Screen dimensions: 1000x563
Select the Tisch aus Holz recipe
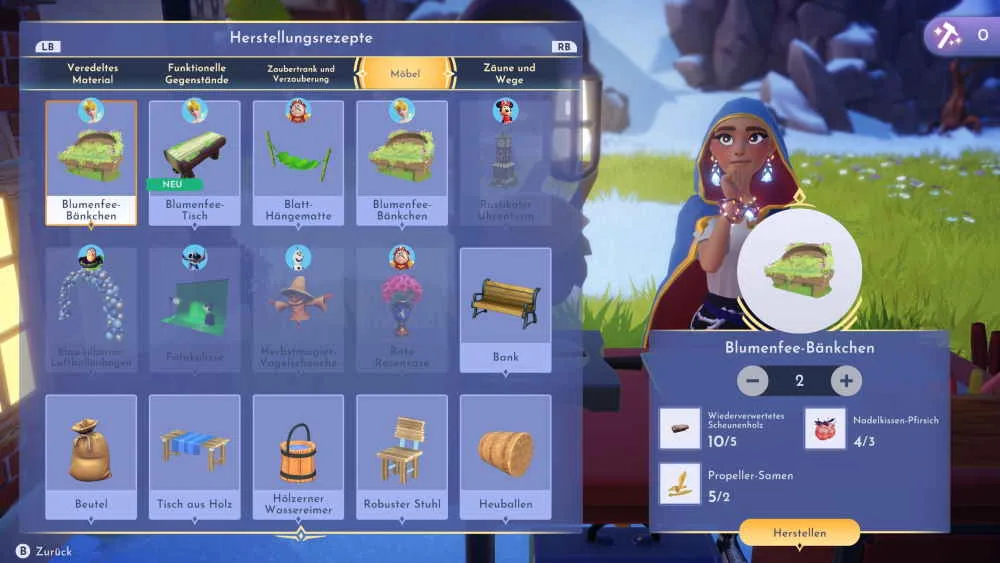(x=194, y=457)
